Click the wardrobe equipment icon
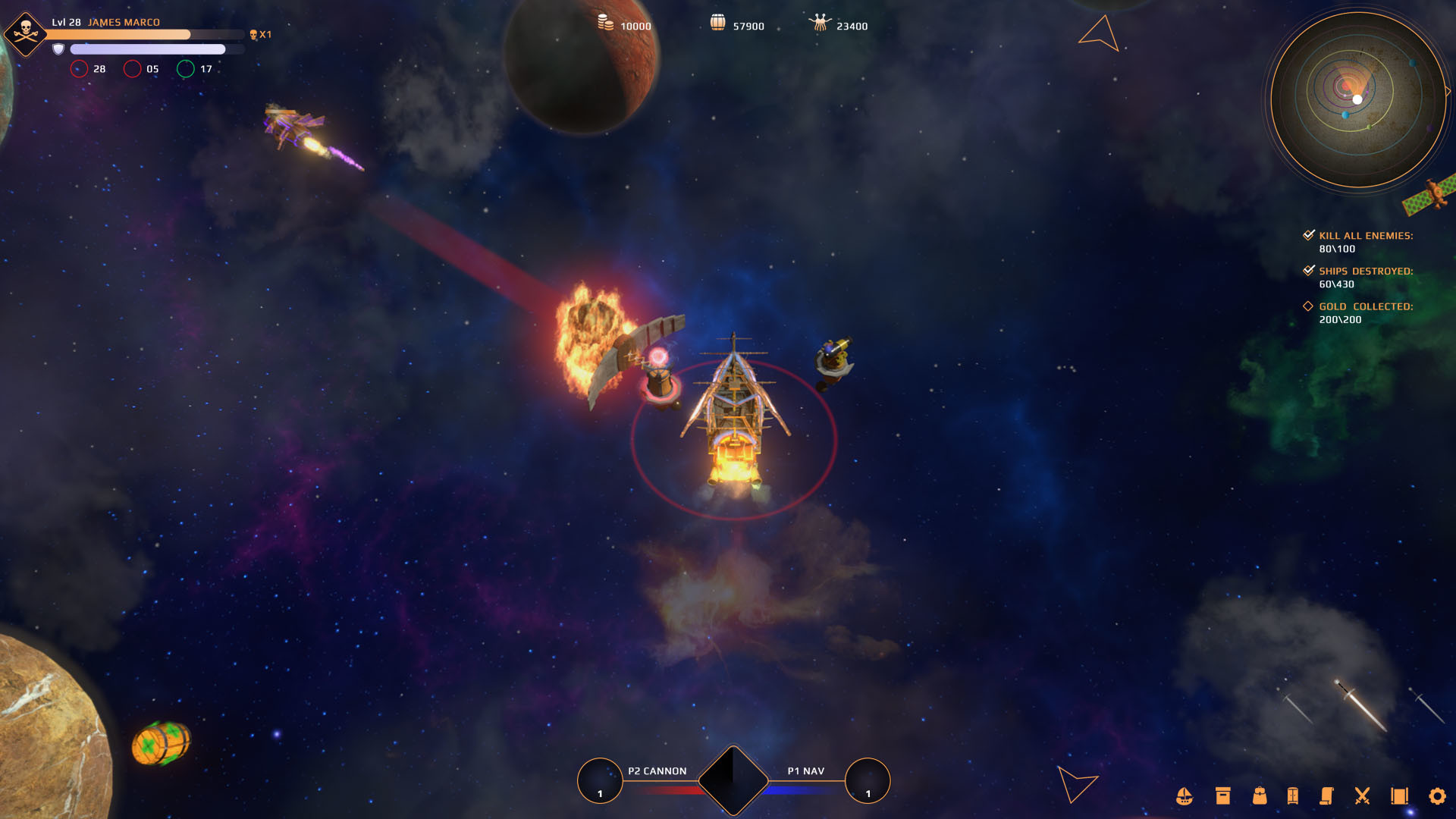Viewport: 1456px width, 819px height. pos(1293,797)
